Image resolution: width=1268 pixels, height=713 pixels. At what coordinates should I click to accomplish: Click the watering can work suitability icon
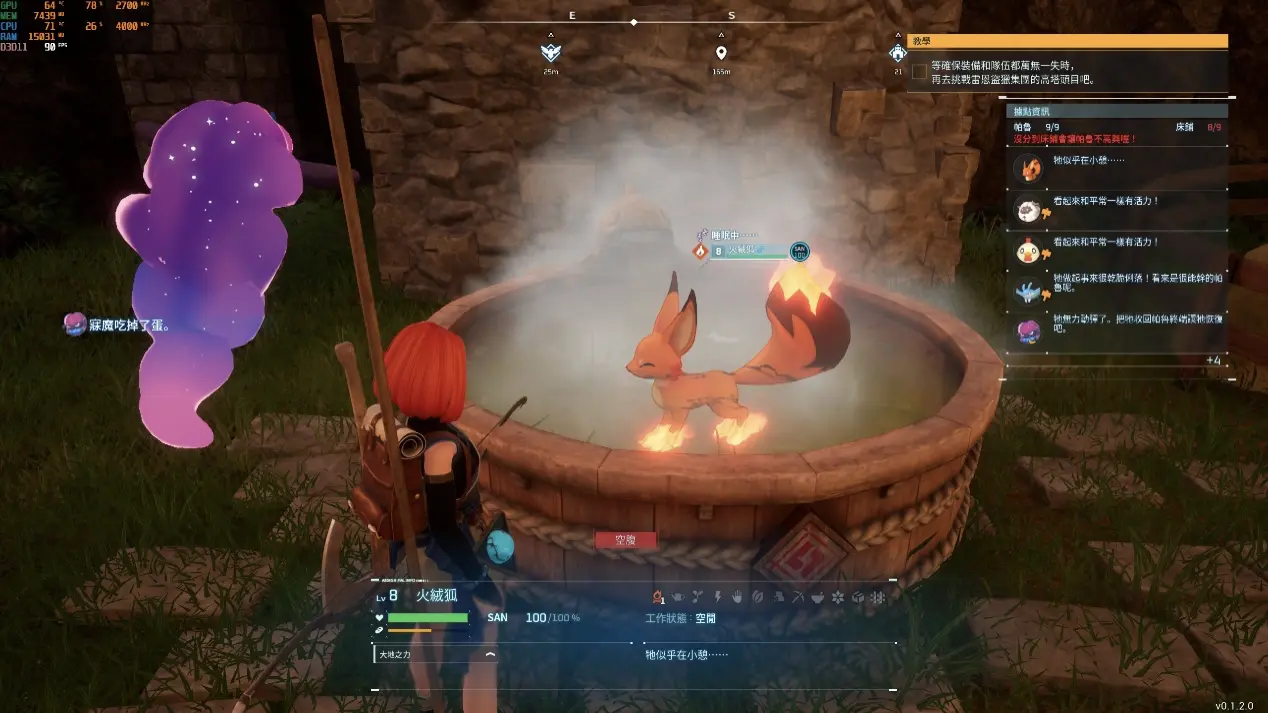click(677, 597)
